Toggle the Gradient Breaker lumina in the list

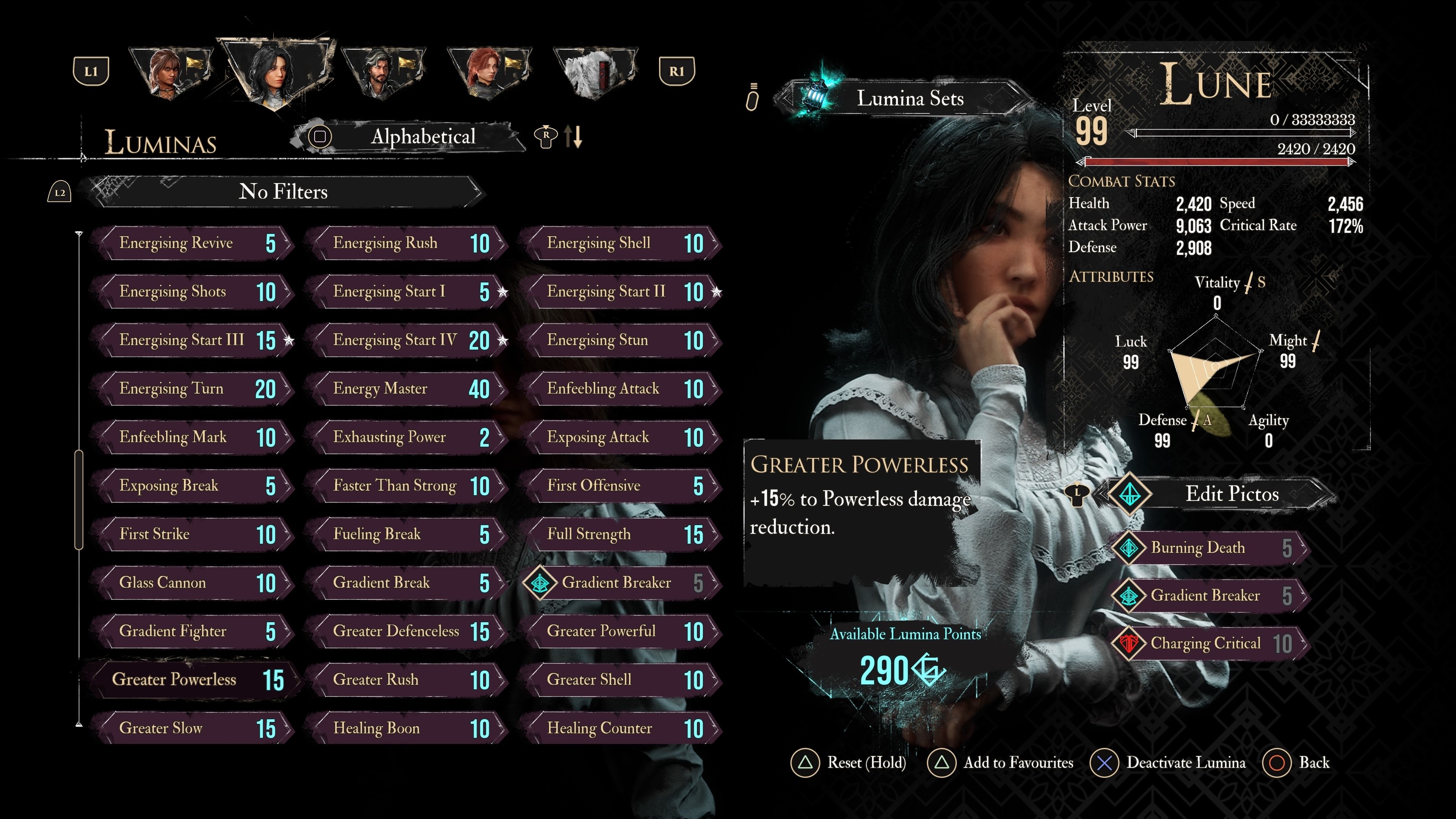click(621, 583)
